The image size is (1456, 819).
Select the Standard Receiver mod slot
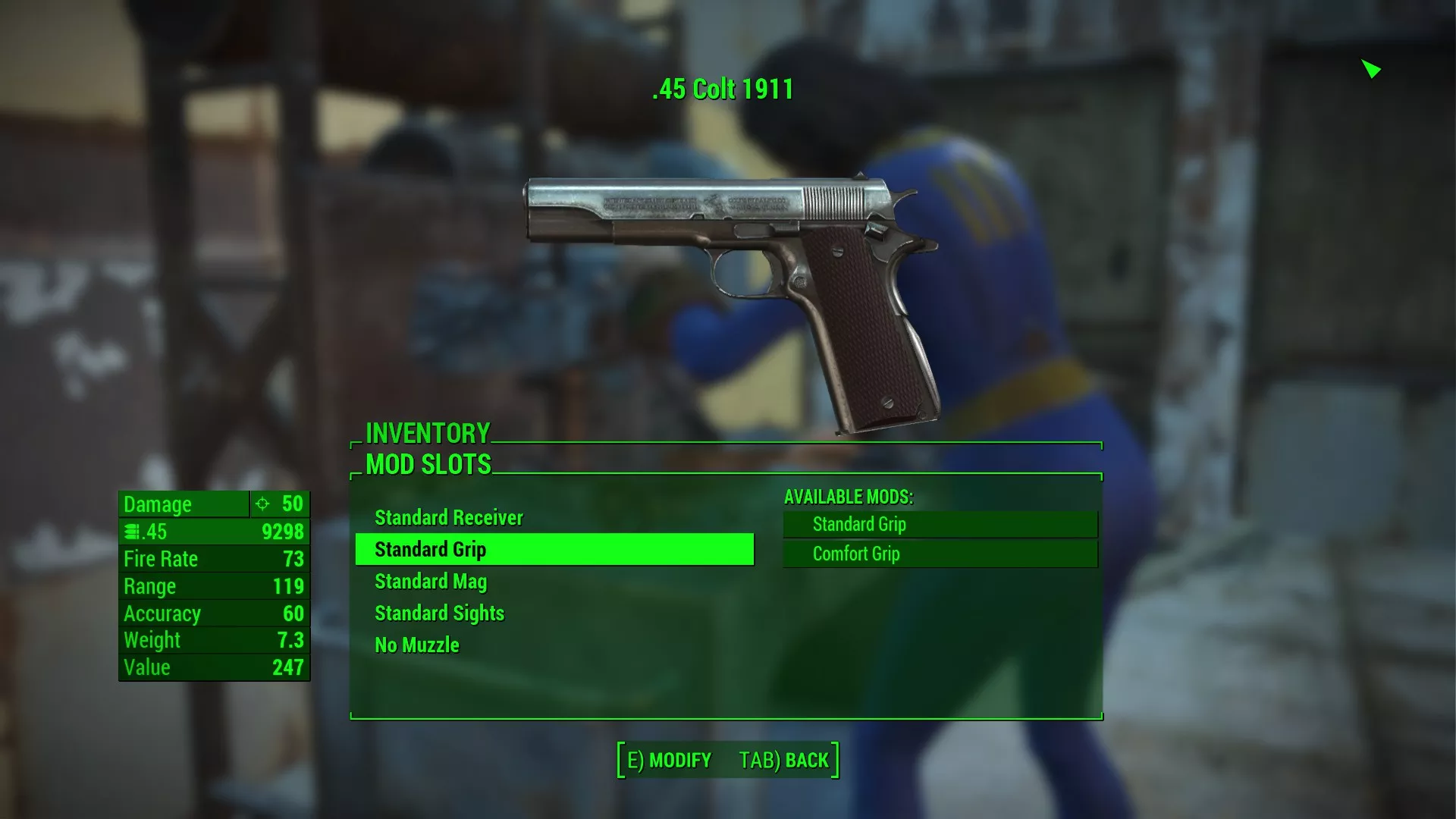pos(449,518)
